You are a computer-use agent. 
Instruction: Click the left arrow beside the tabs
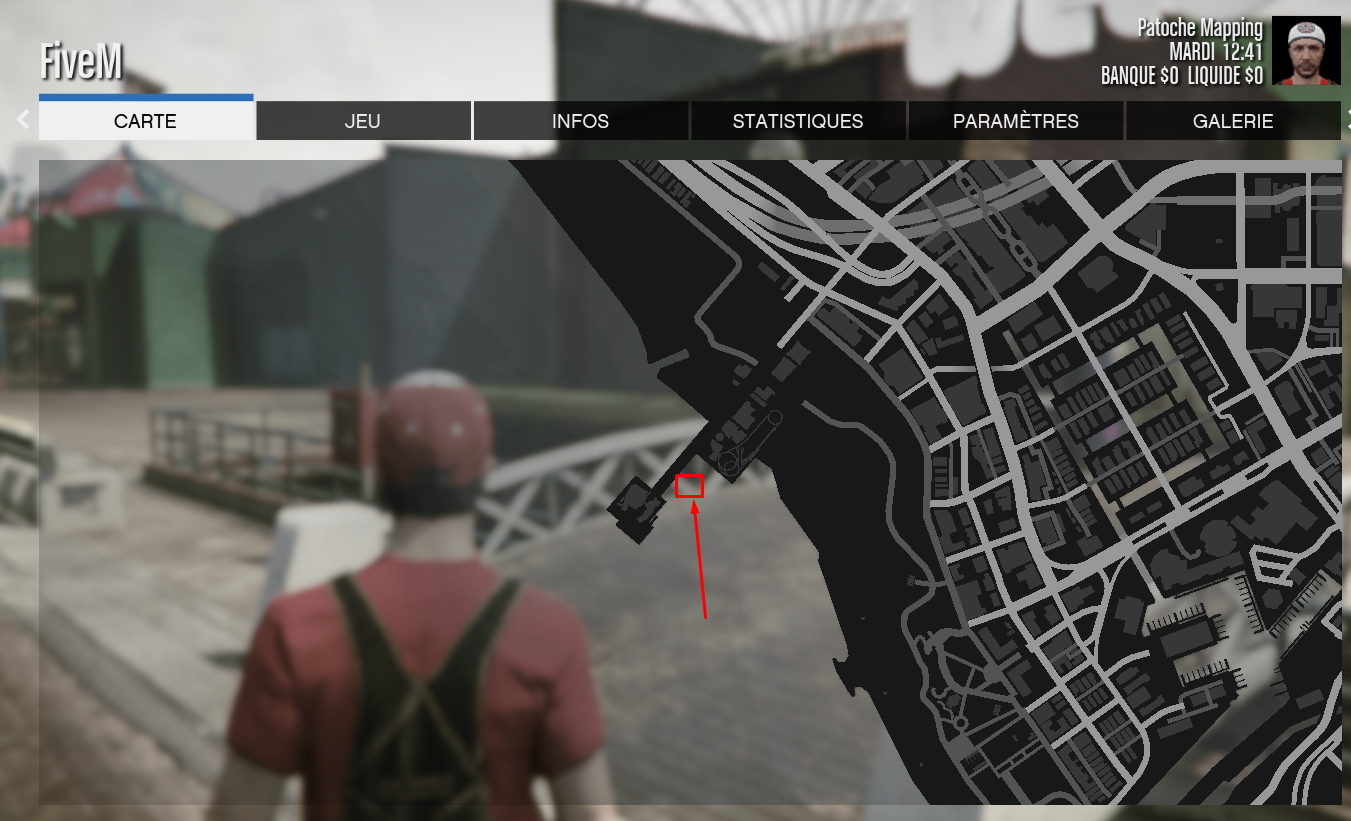pyautogui.click(x=22, y=120)
